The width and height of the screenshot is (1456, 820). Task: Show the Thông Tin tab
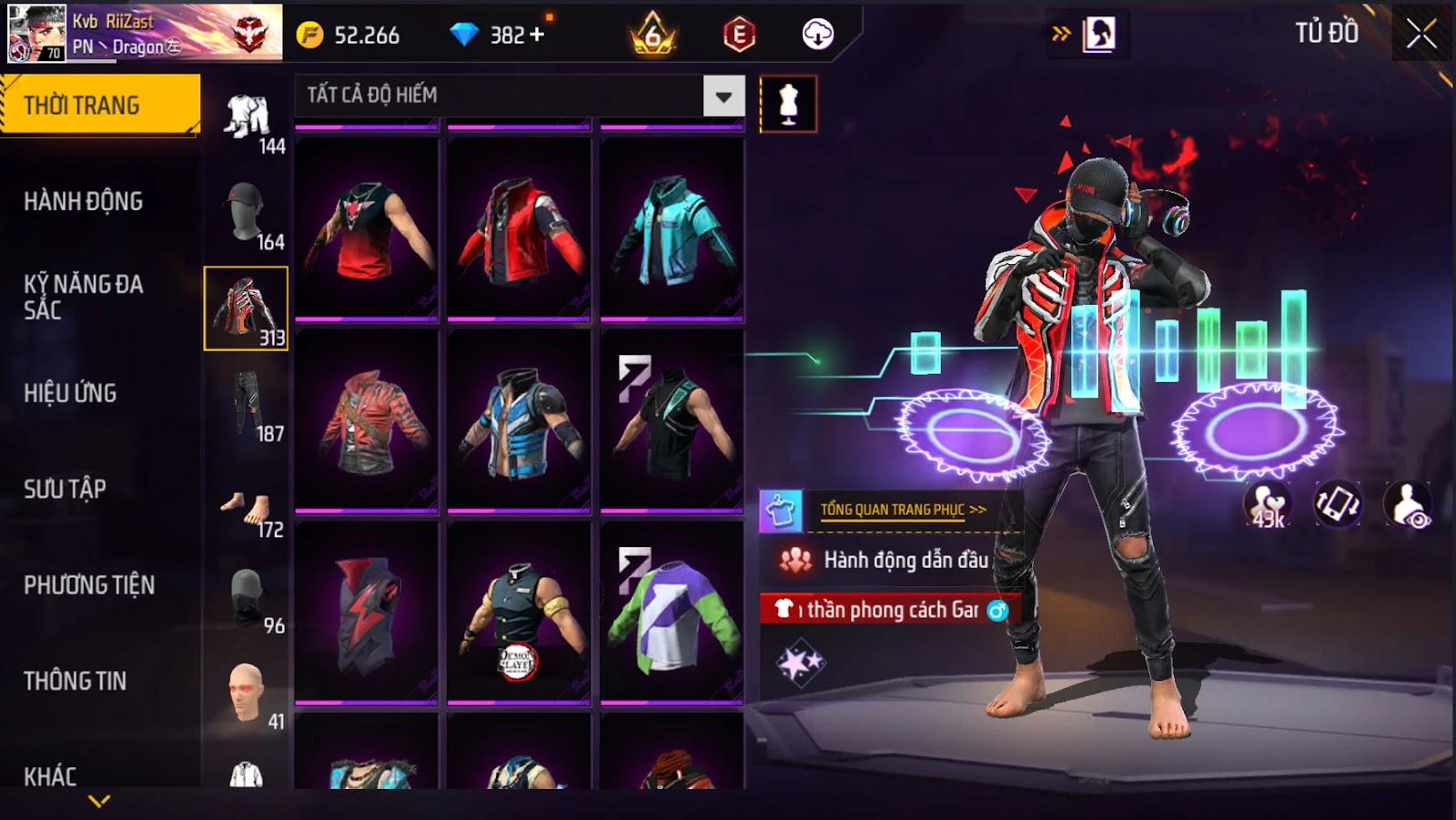tap(76, 681)
